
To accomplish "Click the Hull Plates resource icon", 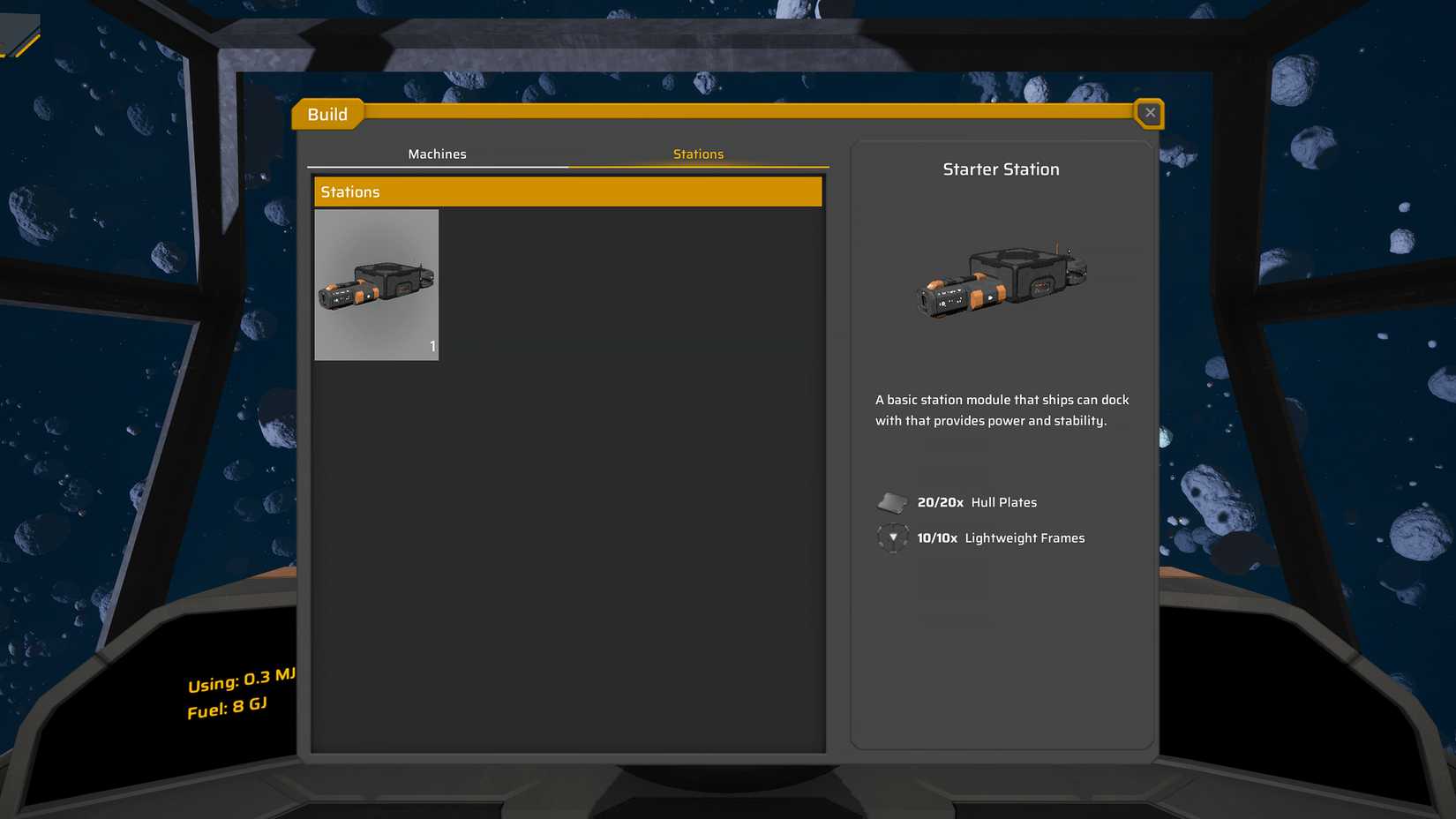I will coord(892,501).
